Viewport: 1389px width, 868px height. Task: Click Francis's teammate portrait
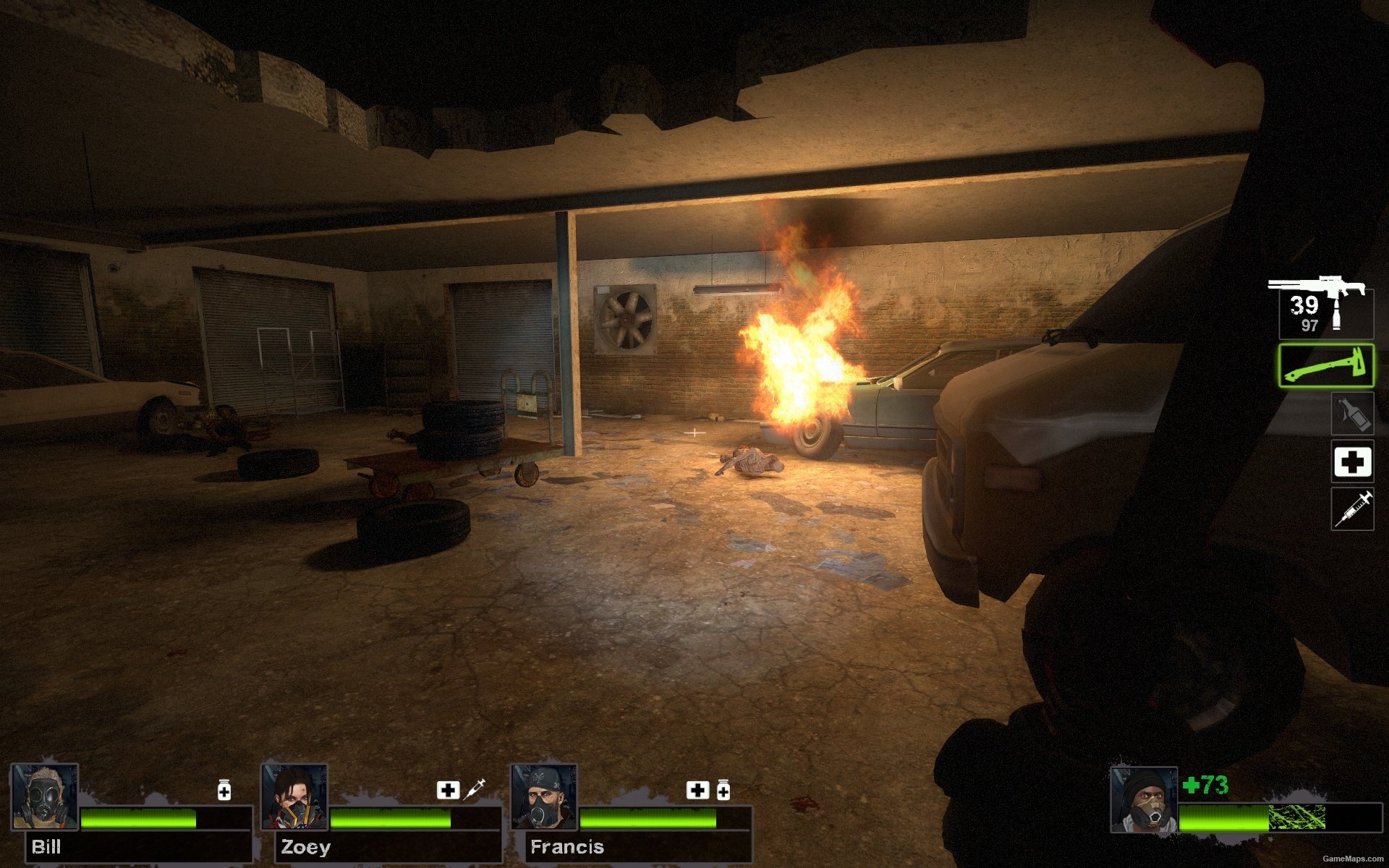pyautogui.click(x=544, y=797)
